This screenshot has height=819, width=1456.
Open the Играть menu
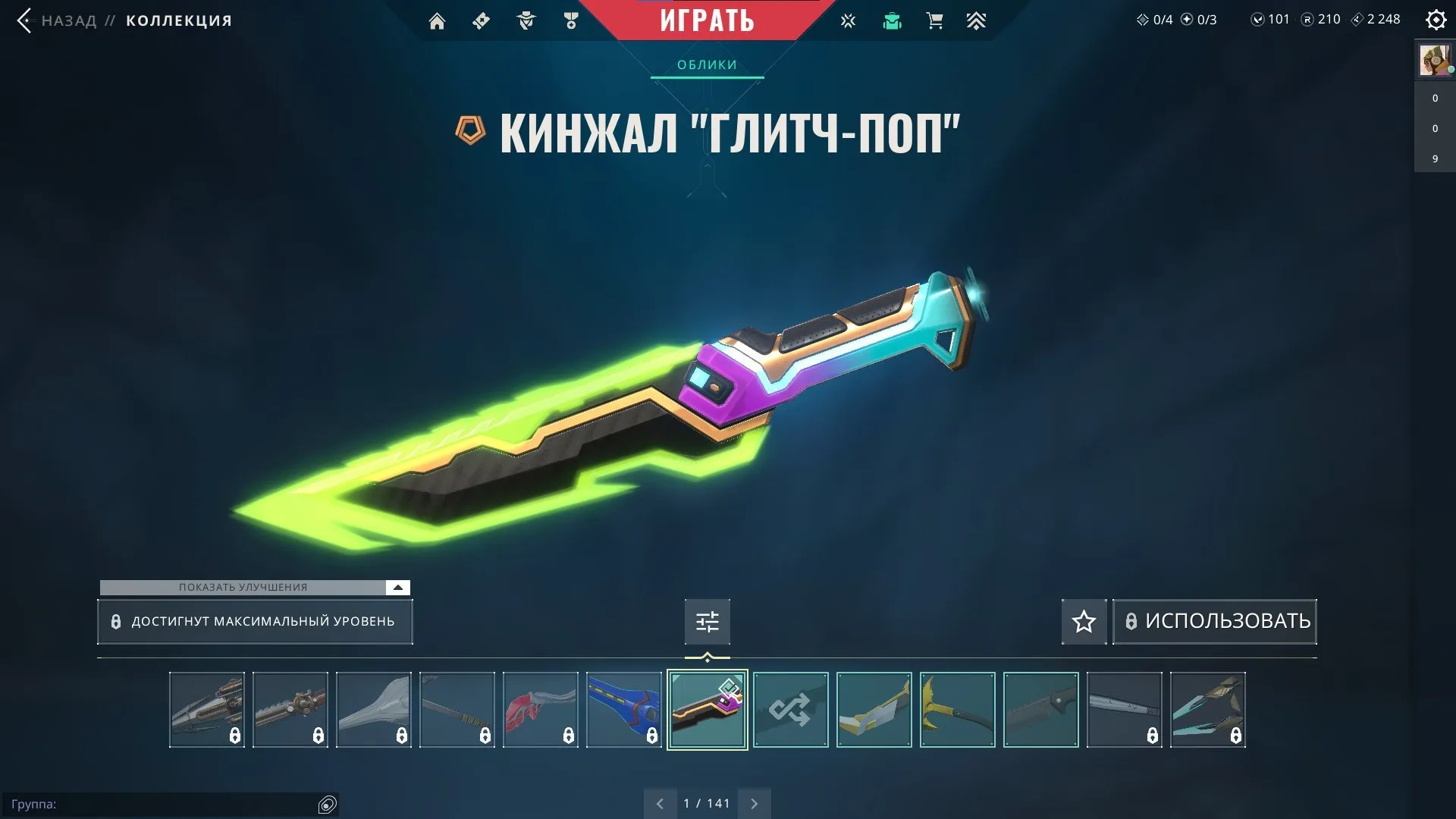707,20
